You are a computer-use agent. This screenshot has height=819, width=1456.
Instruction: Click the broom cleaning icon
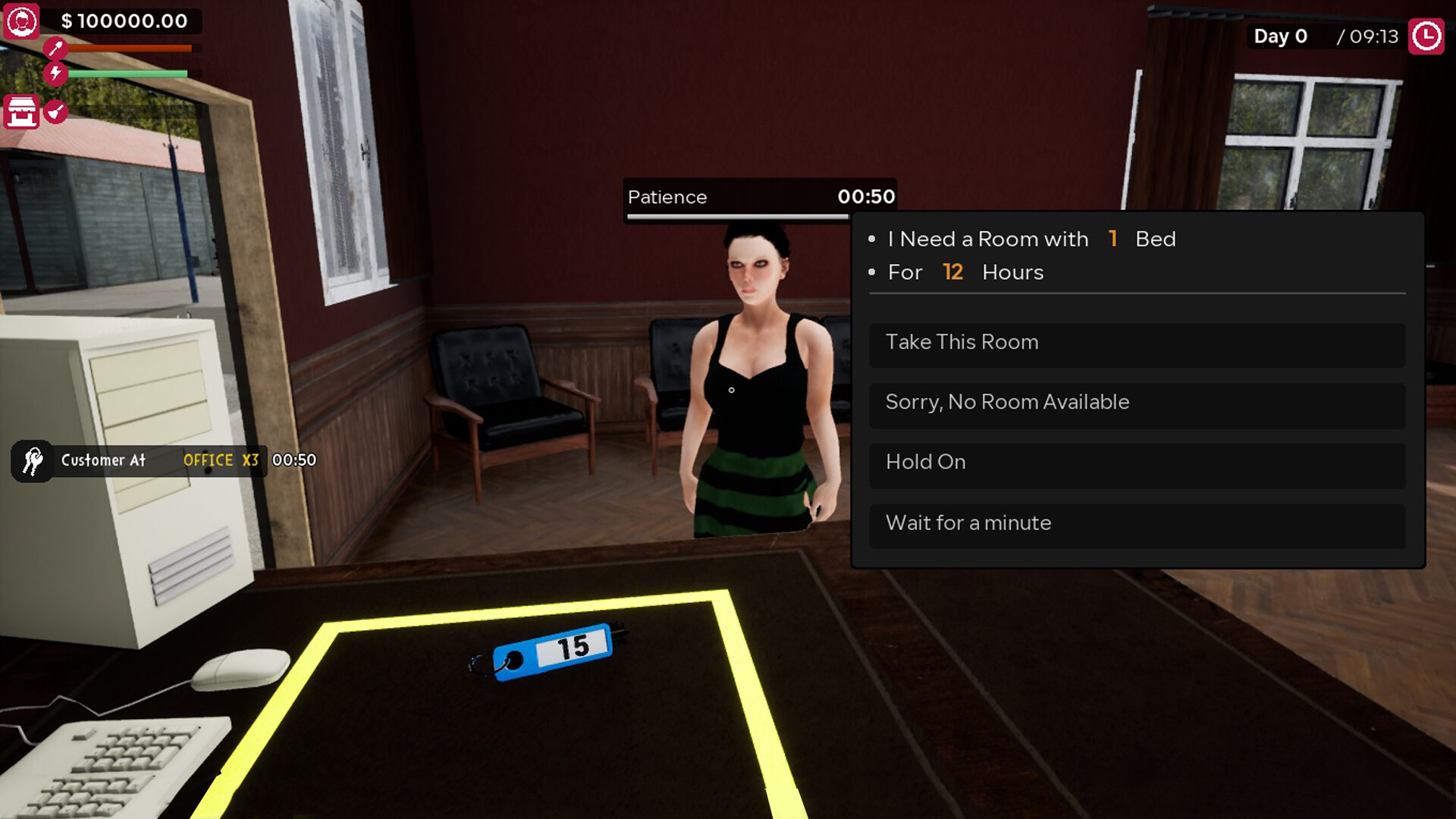pyautogui.click(x=55, y=111)
